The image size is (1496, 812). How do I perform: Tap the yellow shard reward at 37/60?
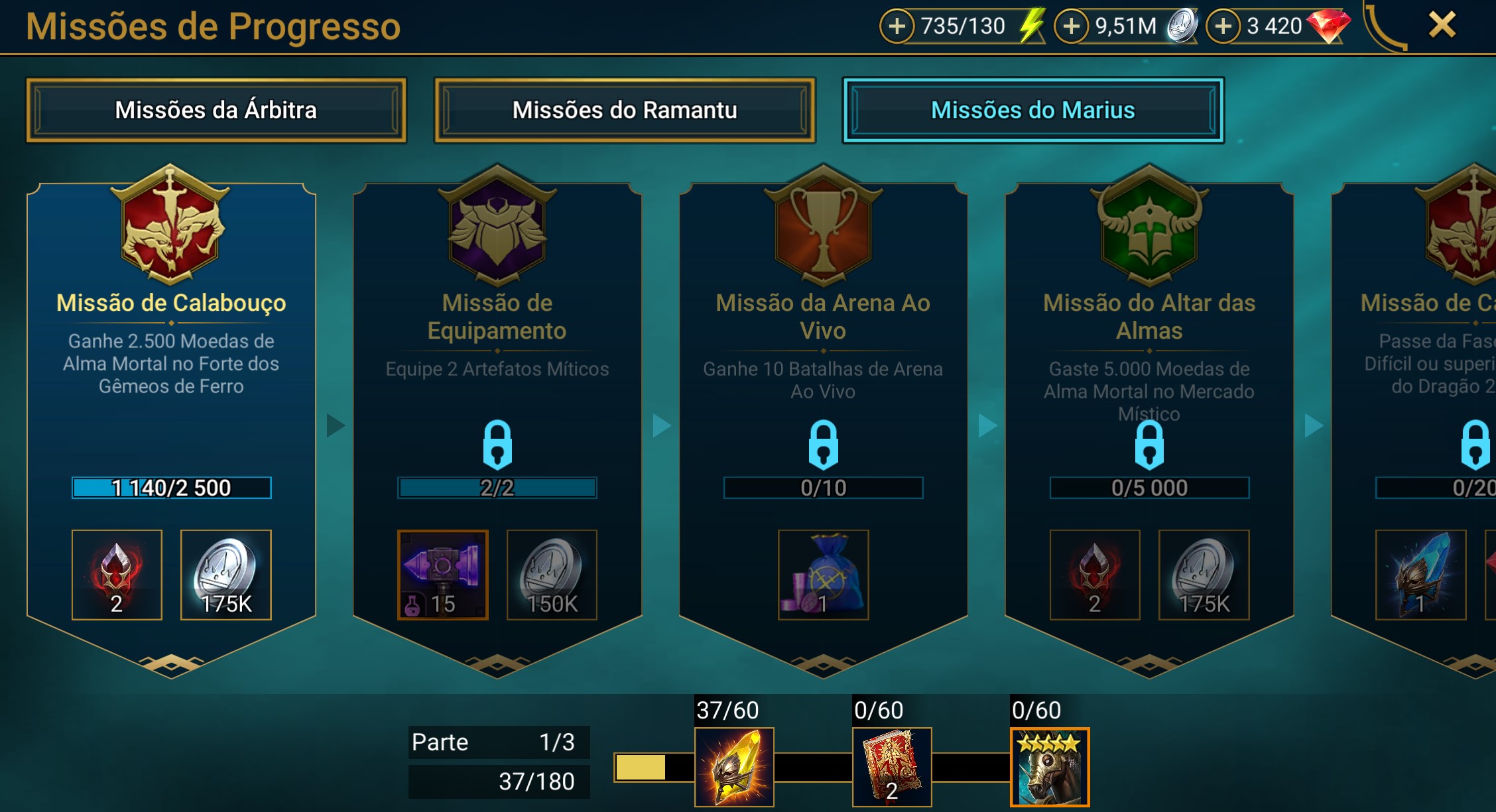pyautogui.click(x=734, y=767)
